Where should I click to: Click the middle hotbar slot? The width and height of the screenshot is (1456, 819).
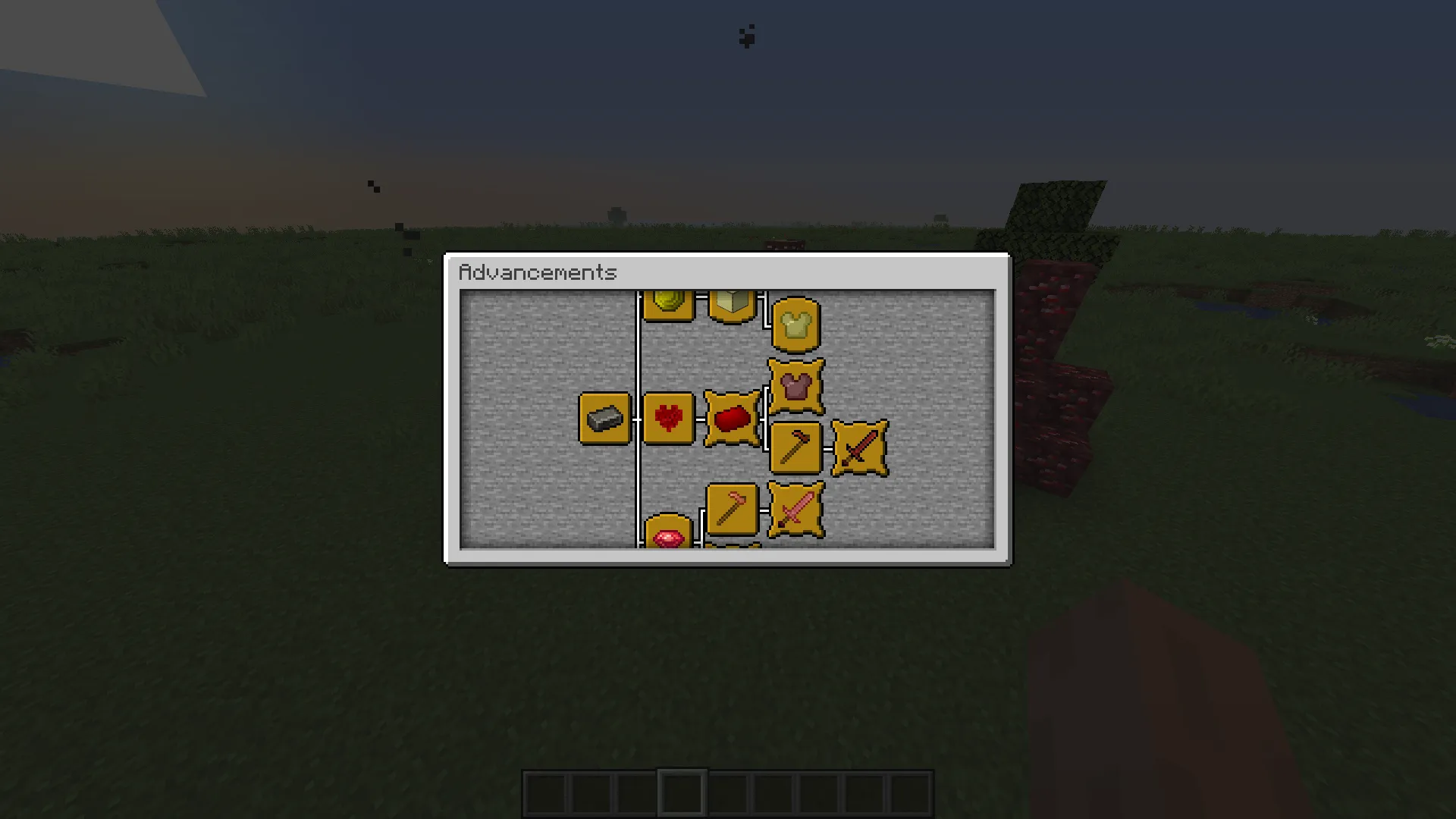pyautogui.click(x=726, y=791)
